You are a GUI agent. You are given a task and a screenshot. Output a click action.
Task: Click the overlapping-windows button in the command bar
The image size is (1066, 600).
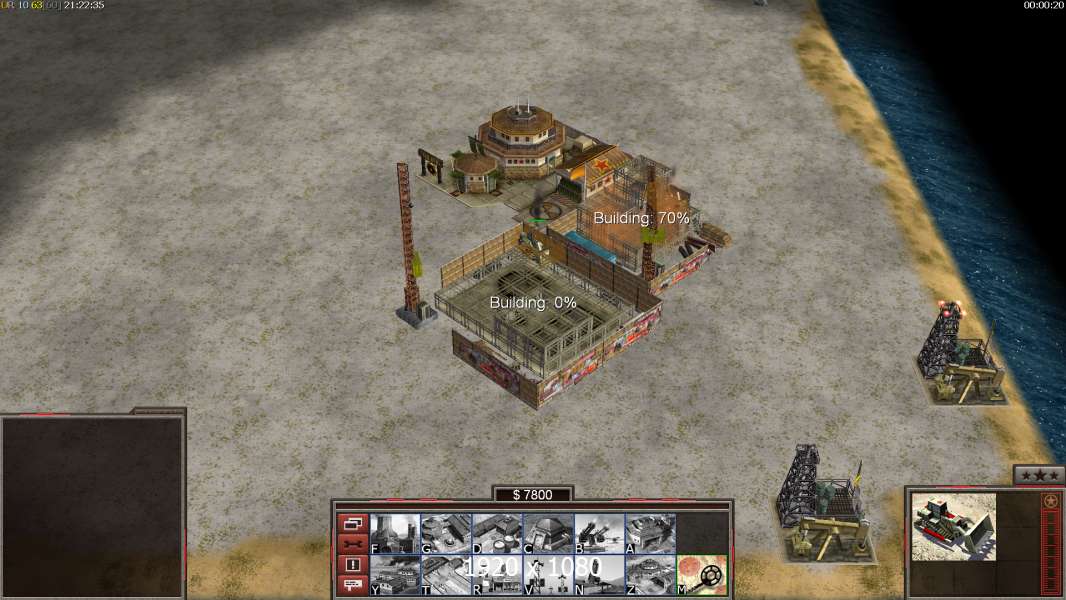point(353,523)
